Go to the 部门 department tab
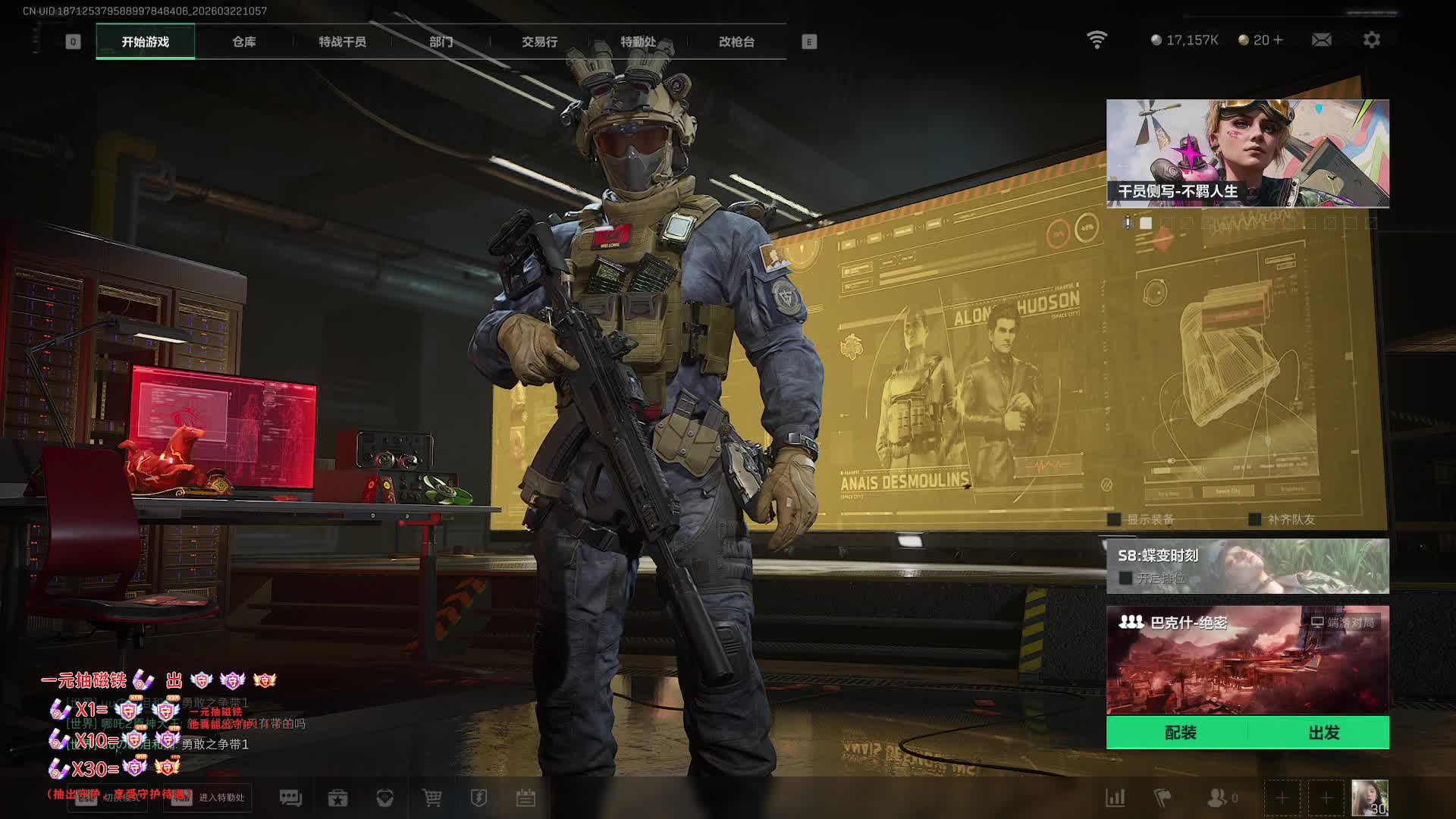Viewport: 1456px width, 819px height. [x=441, y=42]
